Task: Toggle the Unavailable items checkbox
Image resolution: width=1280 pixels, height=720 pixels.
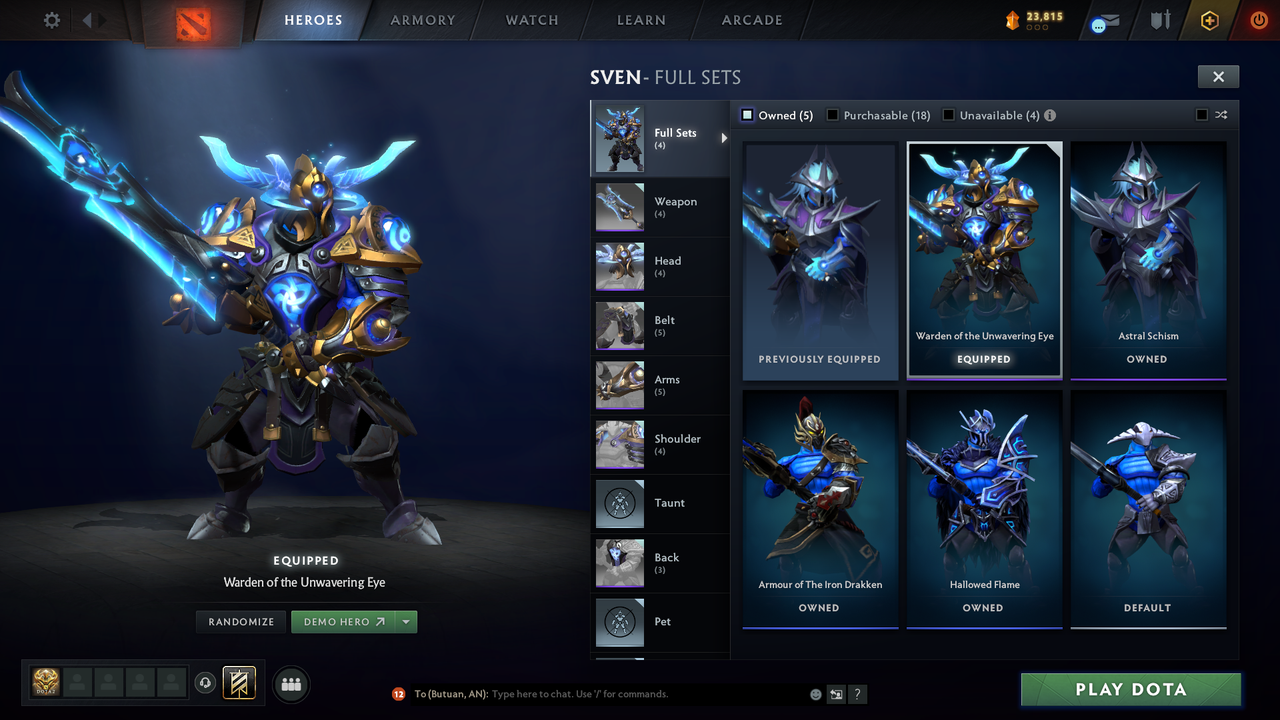Action: click(x=948, y=115)
